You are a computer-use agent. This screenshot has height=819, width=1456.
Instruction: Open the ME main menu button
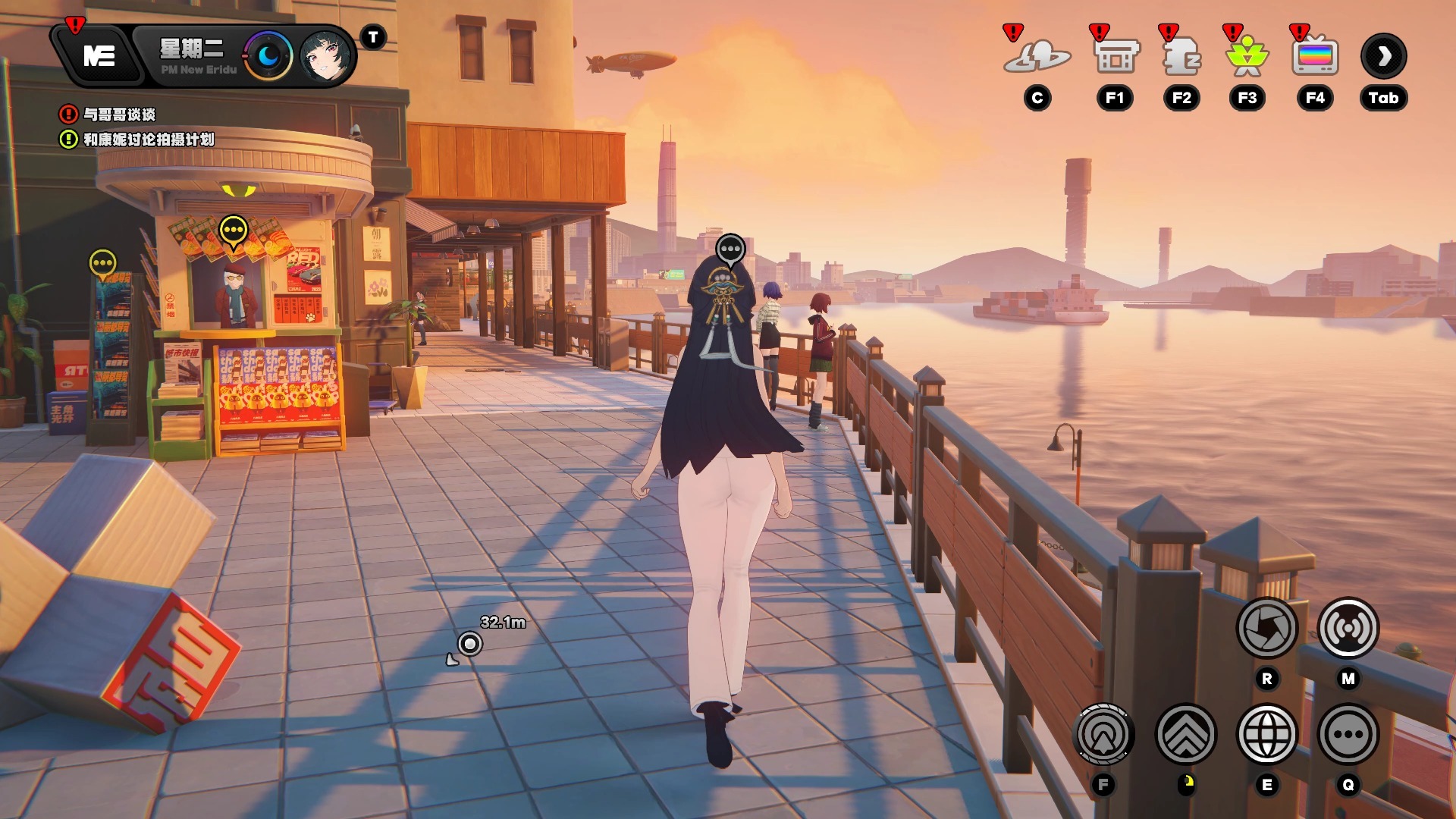(x=99, y=55)
